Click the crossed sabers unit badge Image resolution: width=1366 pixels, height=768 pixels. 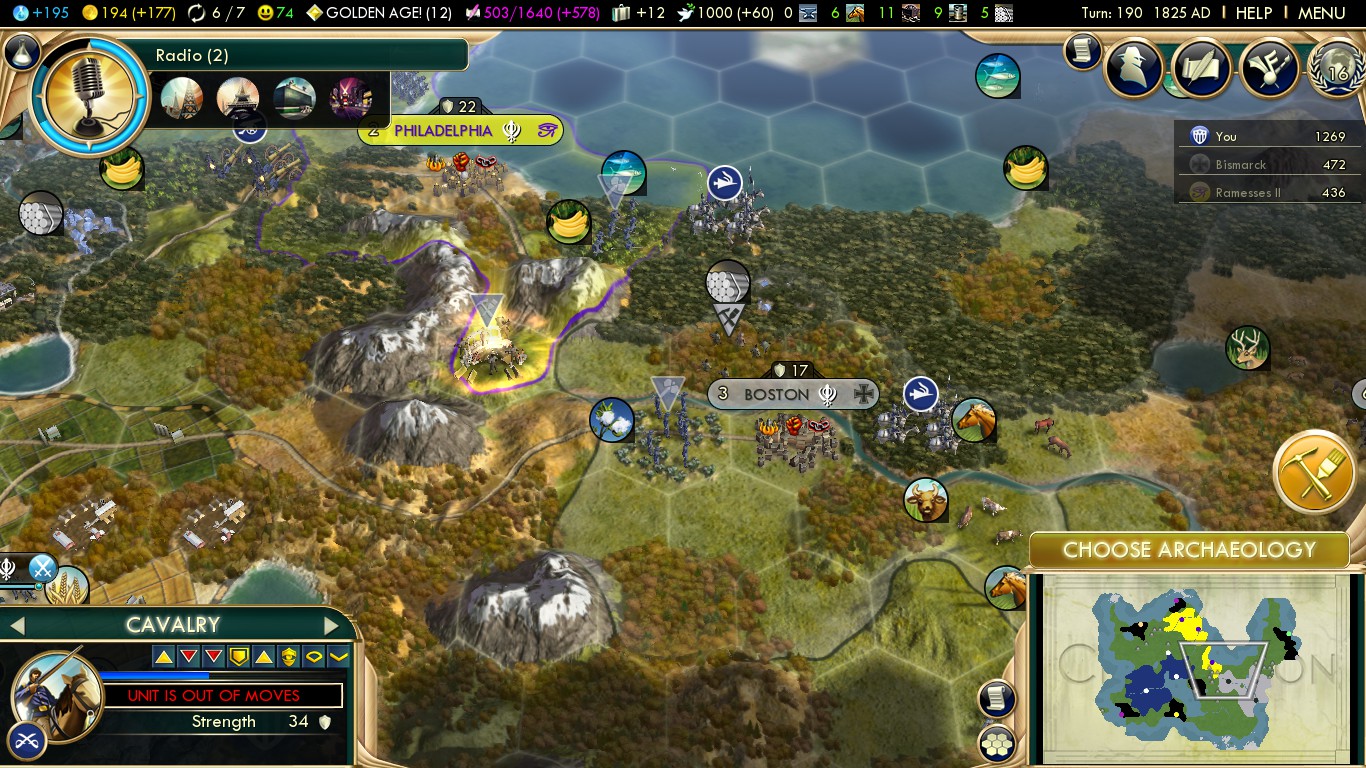coord(27,741)
